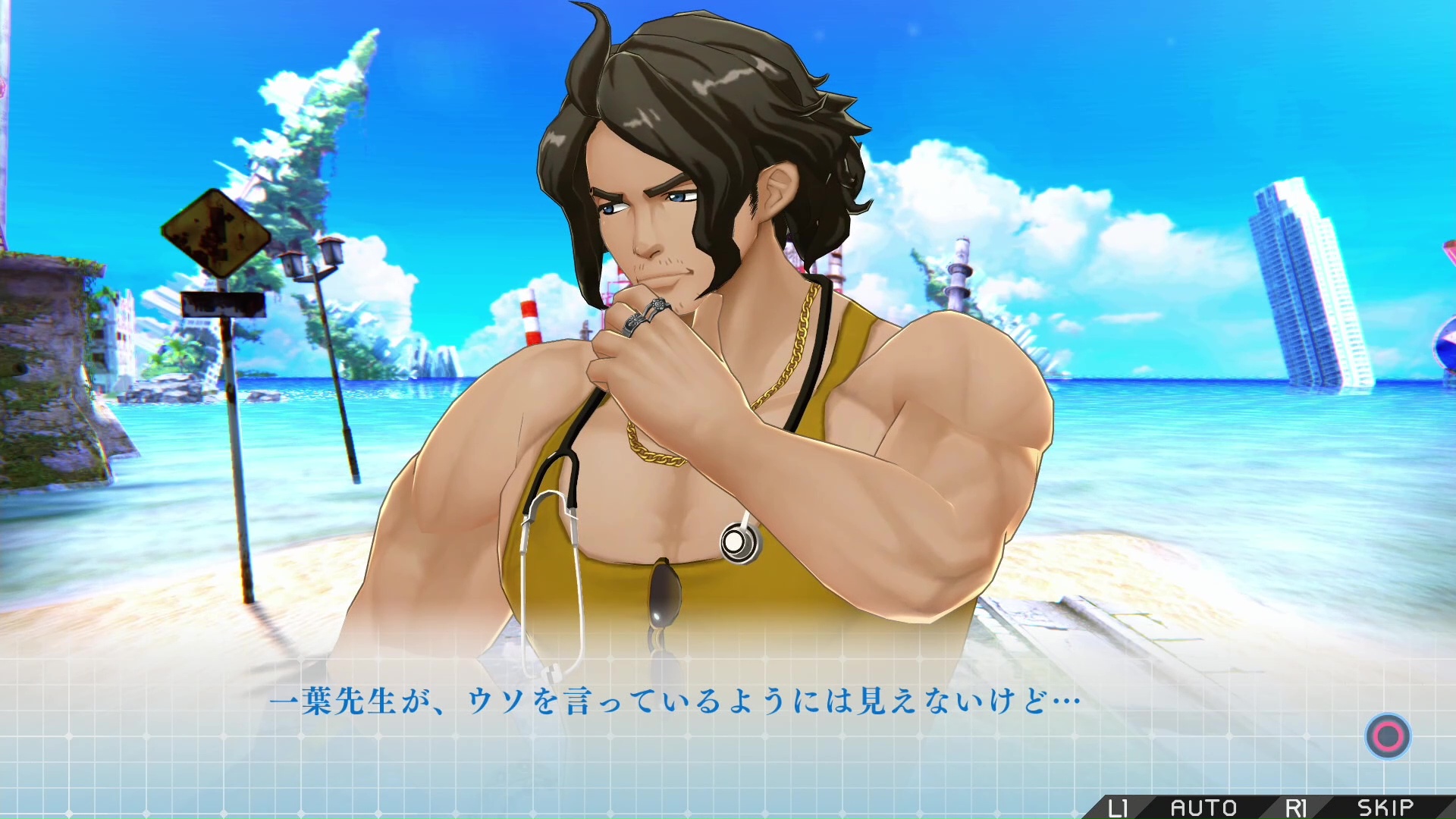The width and height of the screenshot is (1456, 819).
Task: Activate the SKIP dialogue option
Action: point(1385,807)
